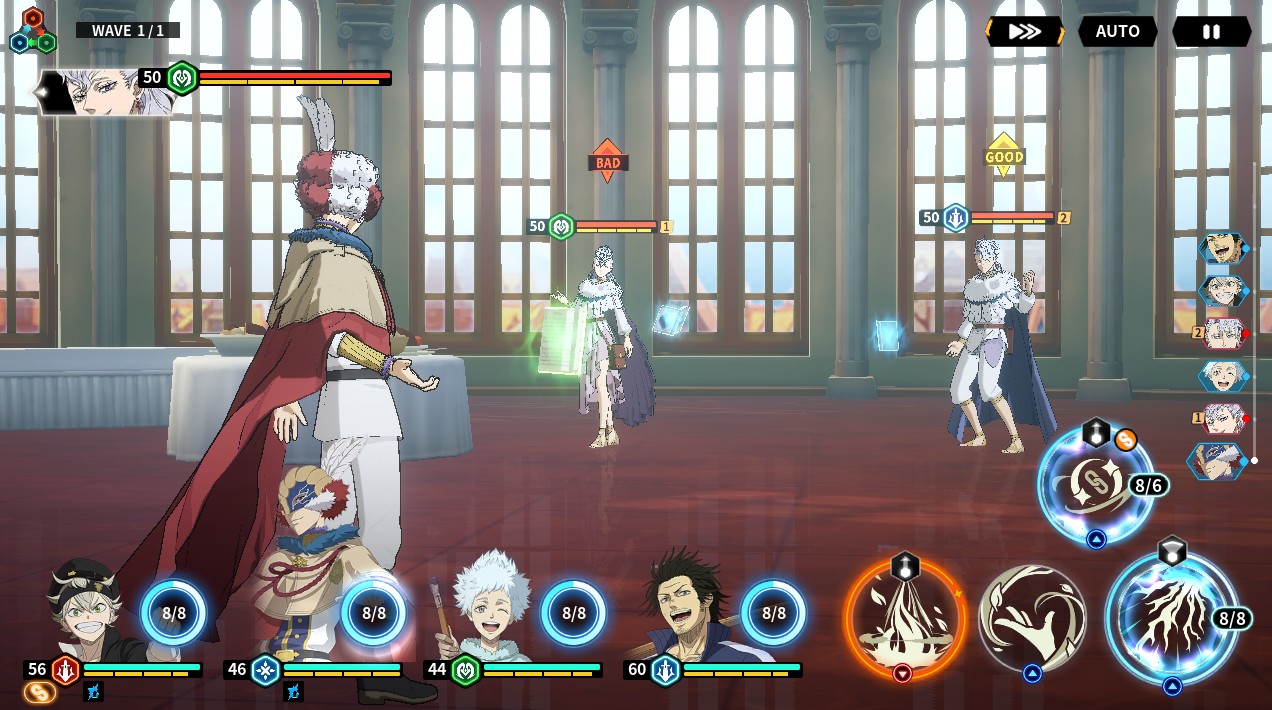Image resolution: width=1272 pixels, height=710 pixels.
Task: Activate the middle swirl skill icon
Action: (x=1032, y=617)
